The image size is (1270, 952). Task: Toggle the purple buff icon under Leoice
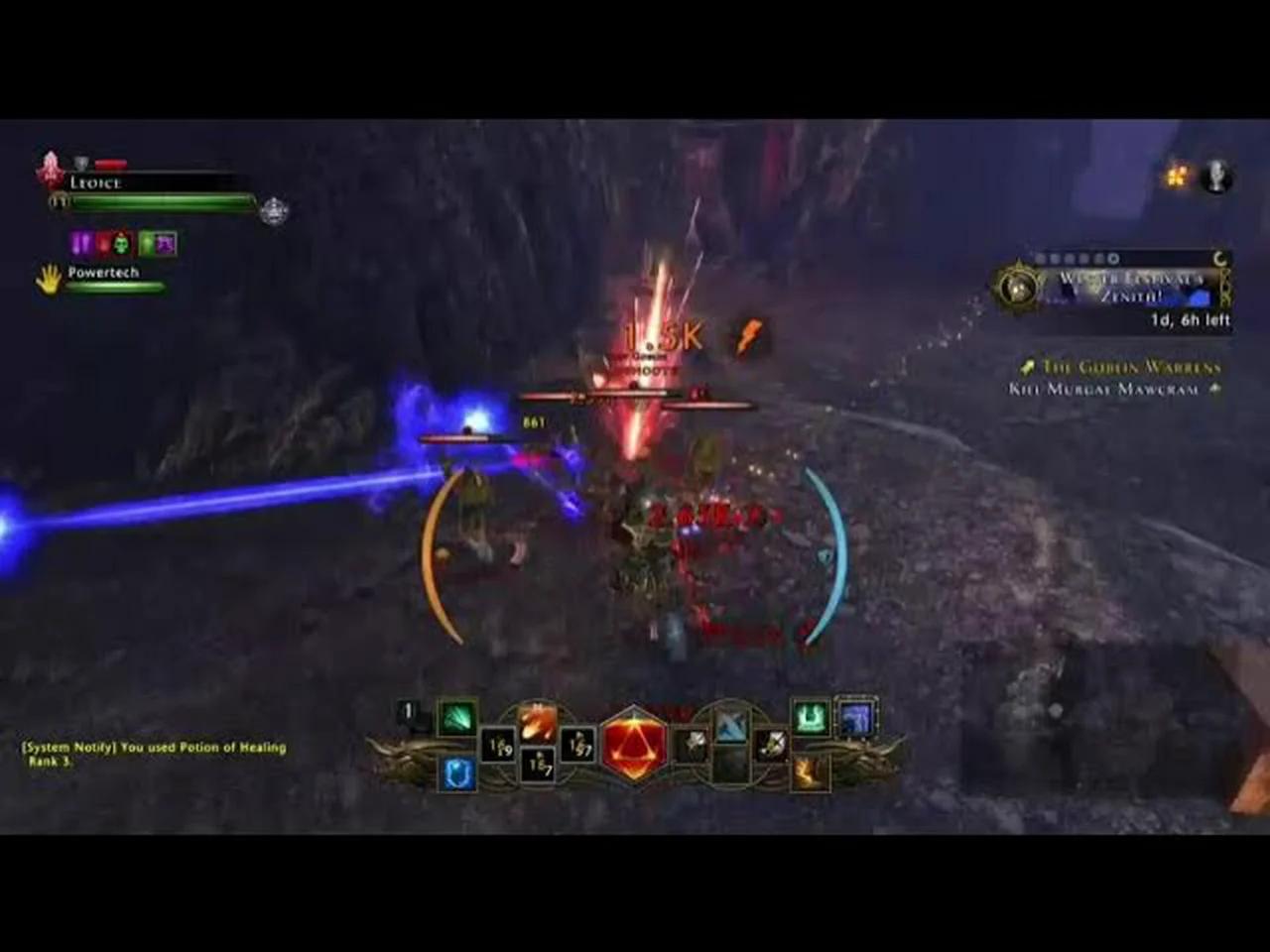(x=78, y=242)
